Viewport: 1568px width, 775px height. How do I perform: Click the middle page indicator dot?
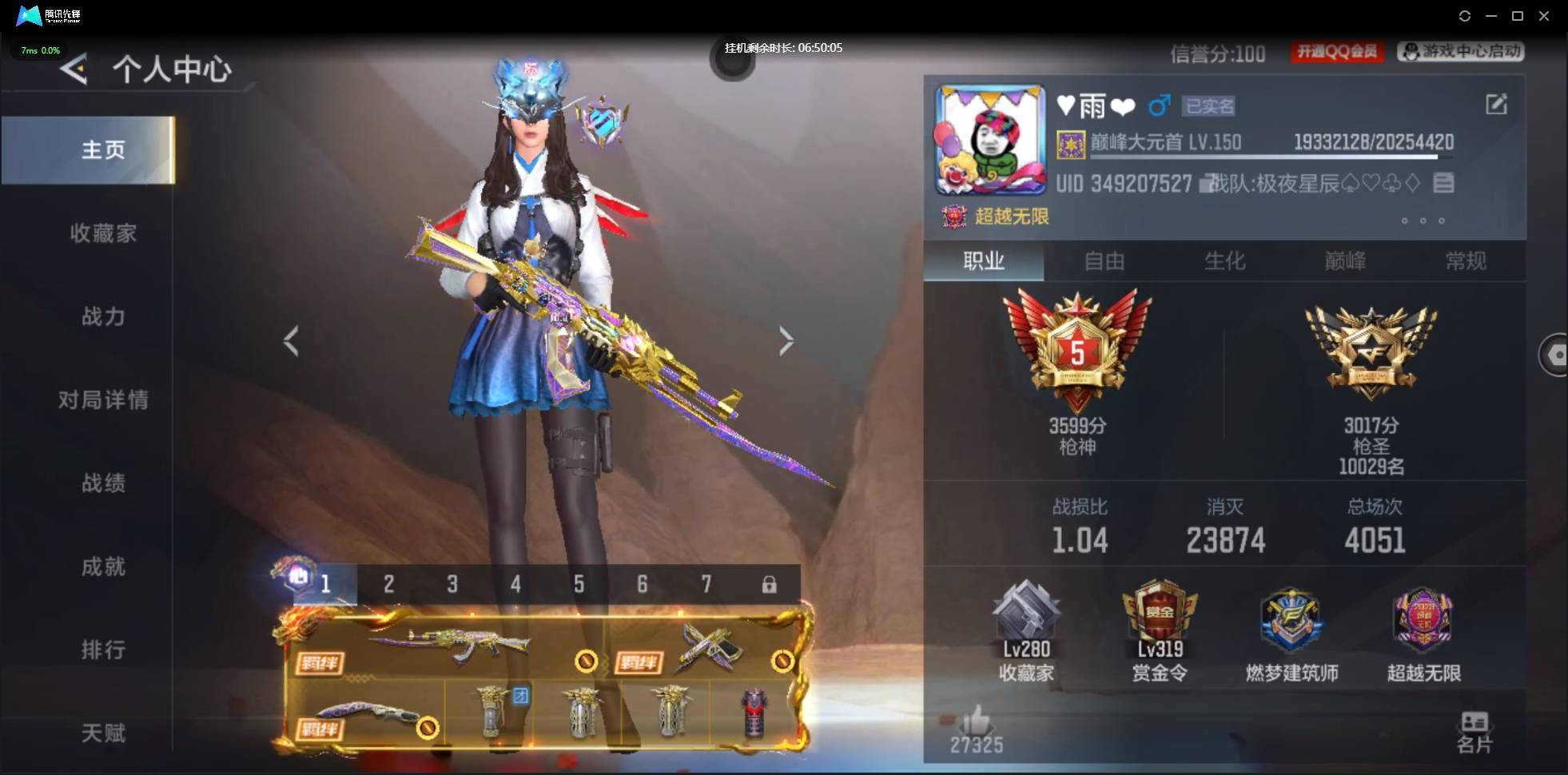1422,221
